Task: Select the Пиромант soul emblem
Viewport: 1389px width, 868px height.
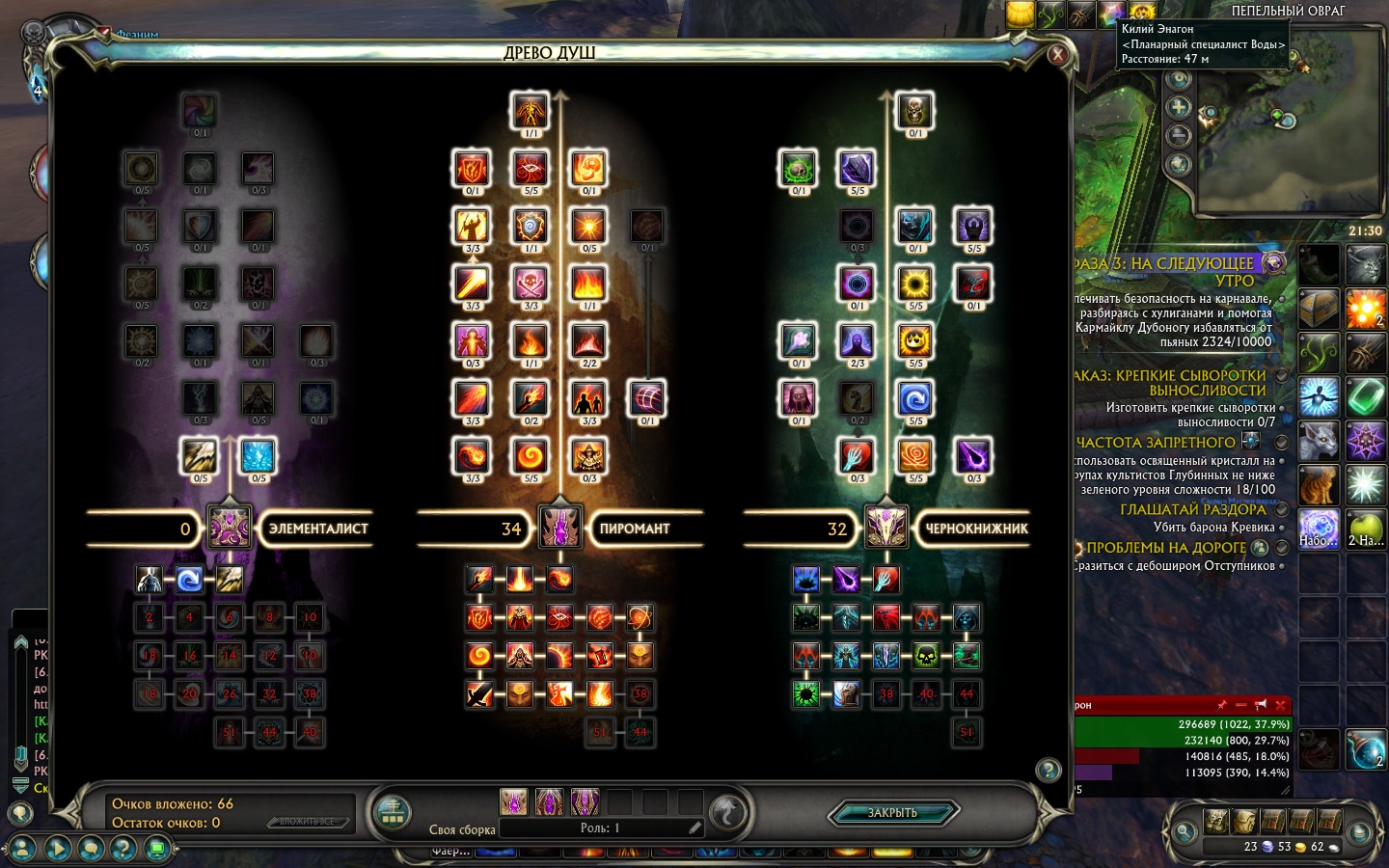Action: [559, 528]
